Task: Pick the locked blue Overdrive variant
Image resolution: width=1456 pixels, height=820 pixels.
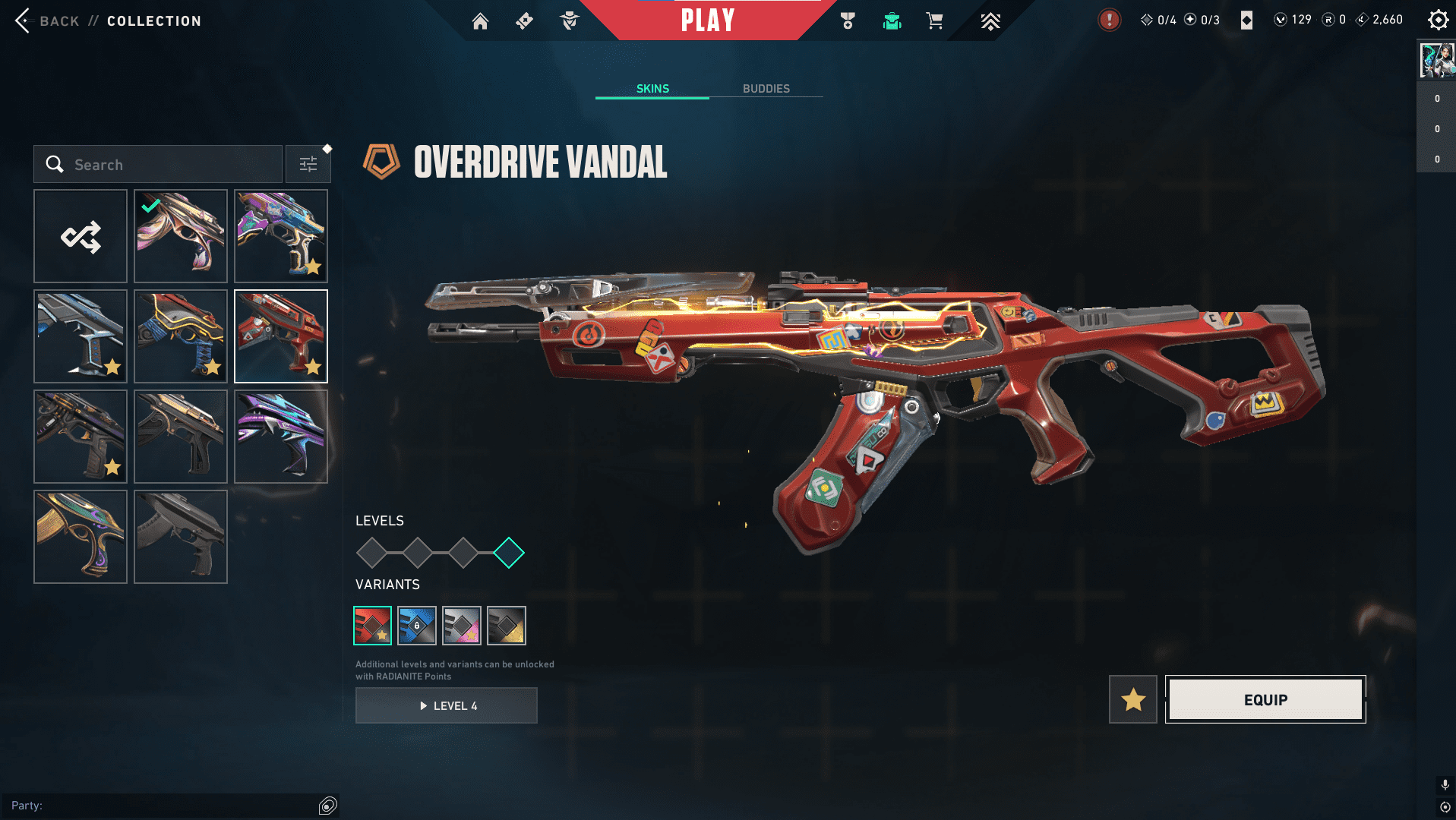Action: click(x=417, y=626)
